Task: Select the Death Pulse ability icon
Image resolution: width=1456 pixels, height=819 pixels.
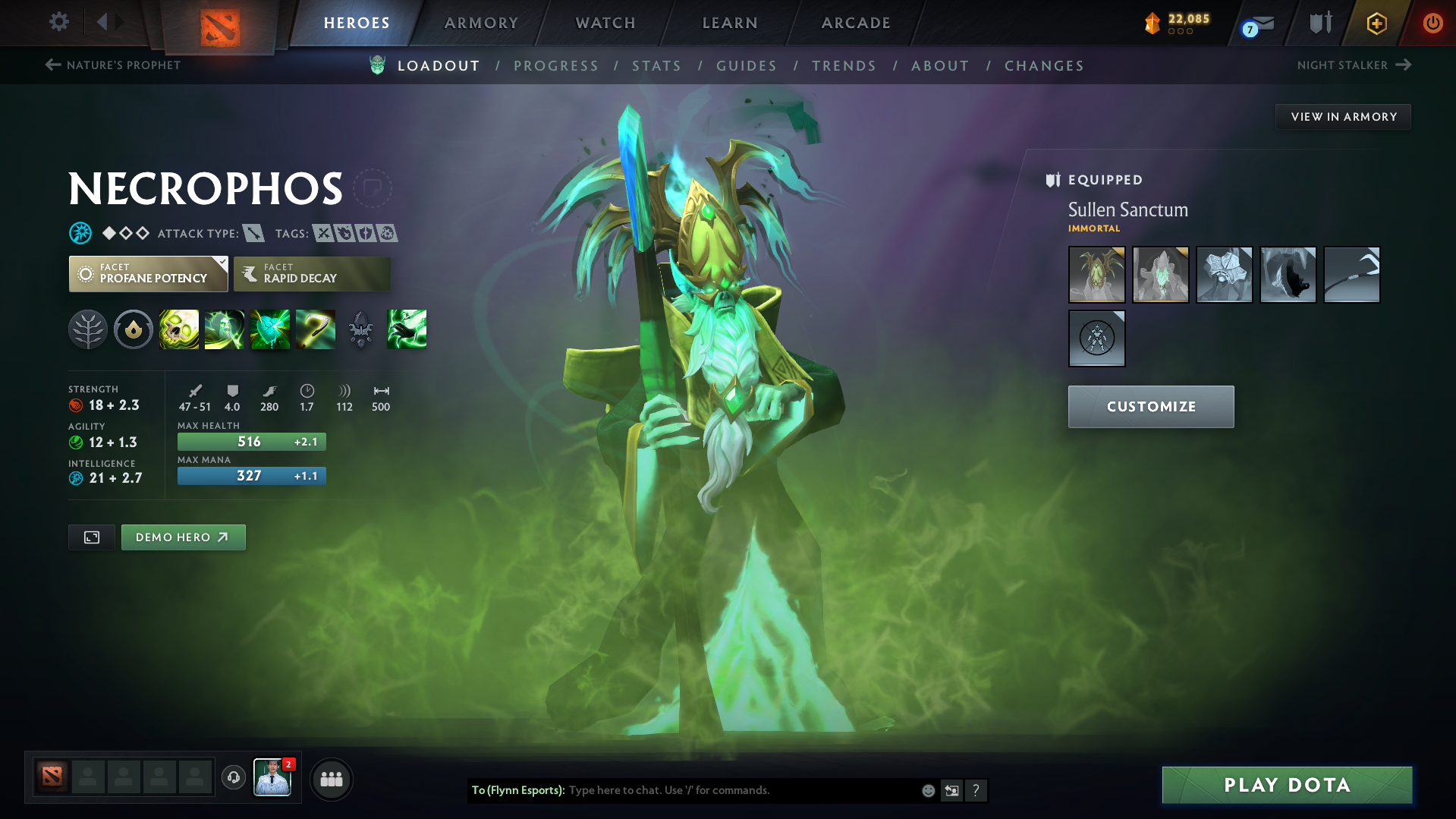Action: (x=179, y=329)
